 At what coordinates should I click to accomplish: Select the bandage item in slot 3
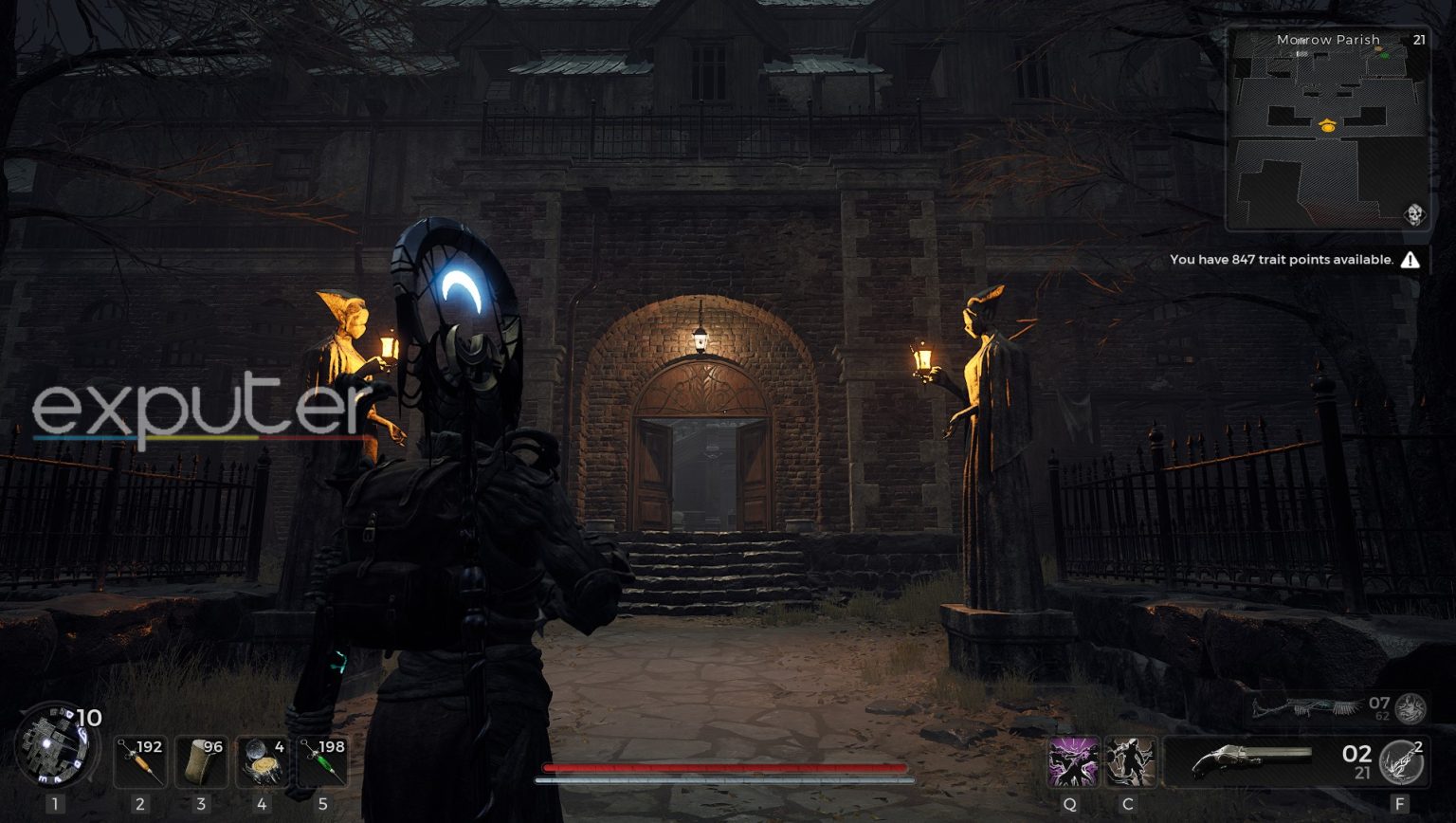coord(201,763)
